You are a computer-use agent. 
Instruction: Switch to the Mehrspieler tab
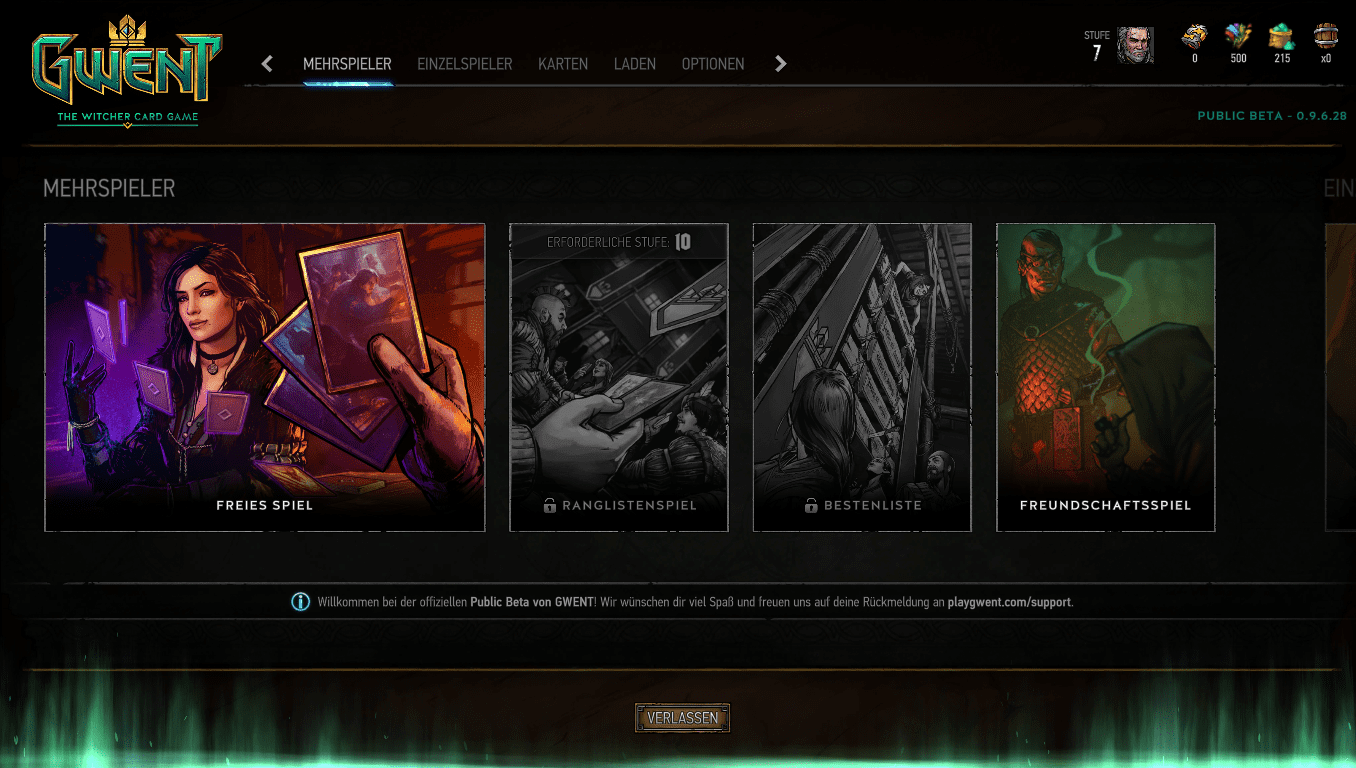[347, 64]
